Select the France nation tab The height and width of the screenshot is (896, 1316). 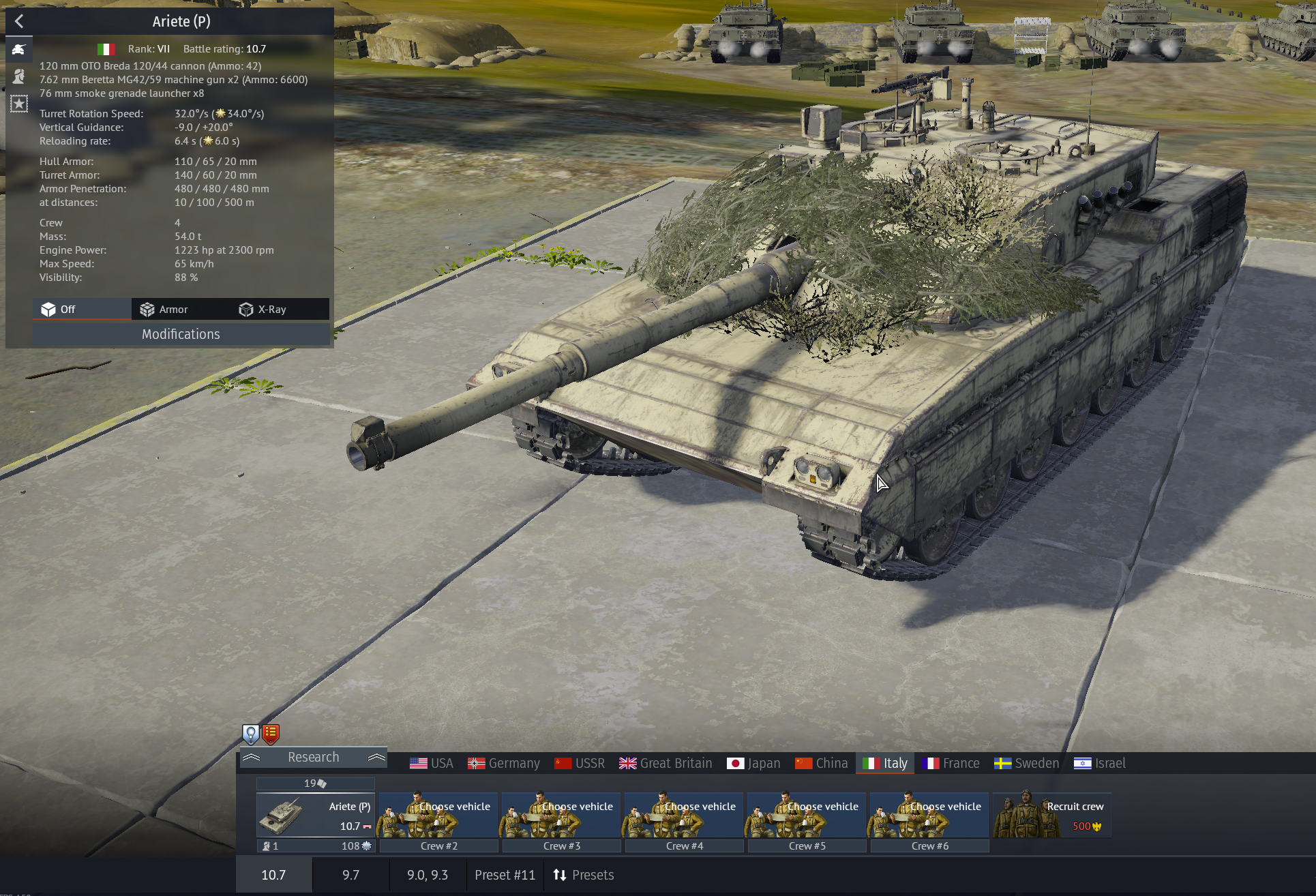951,763
